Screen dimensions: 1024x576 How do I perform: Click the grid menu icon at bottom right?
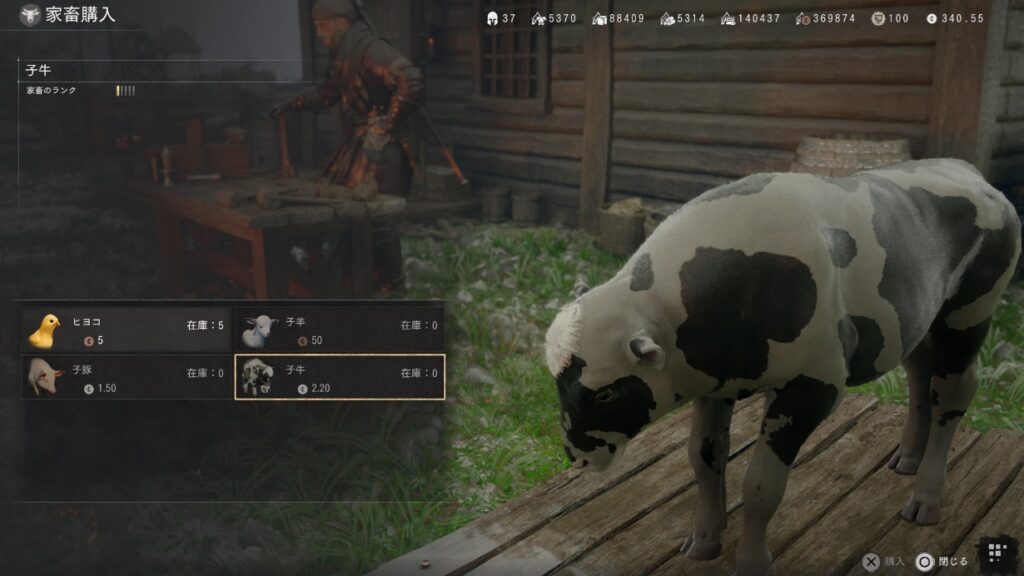pyautogui.click(x=995, y=553)
